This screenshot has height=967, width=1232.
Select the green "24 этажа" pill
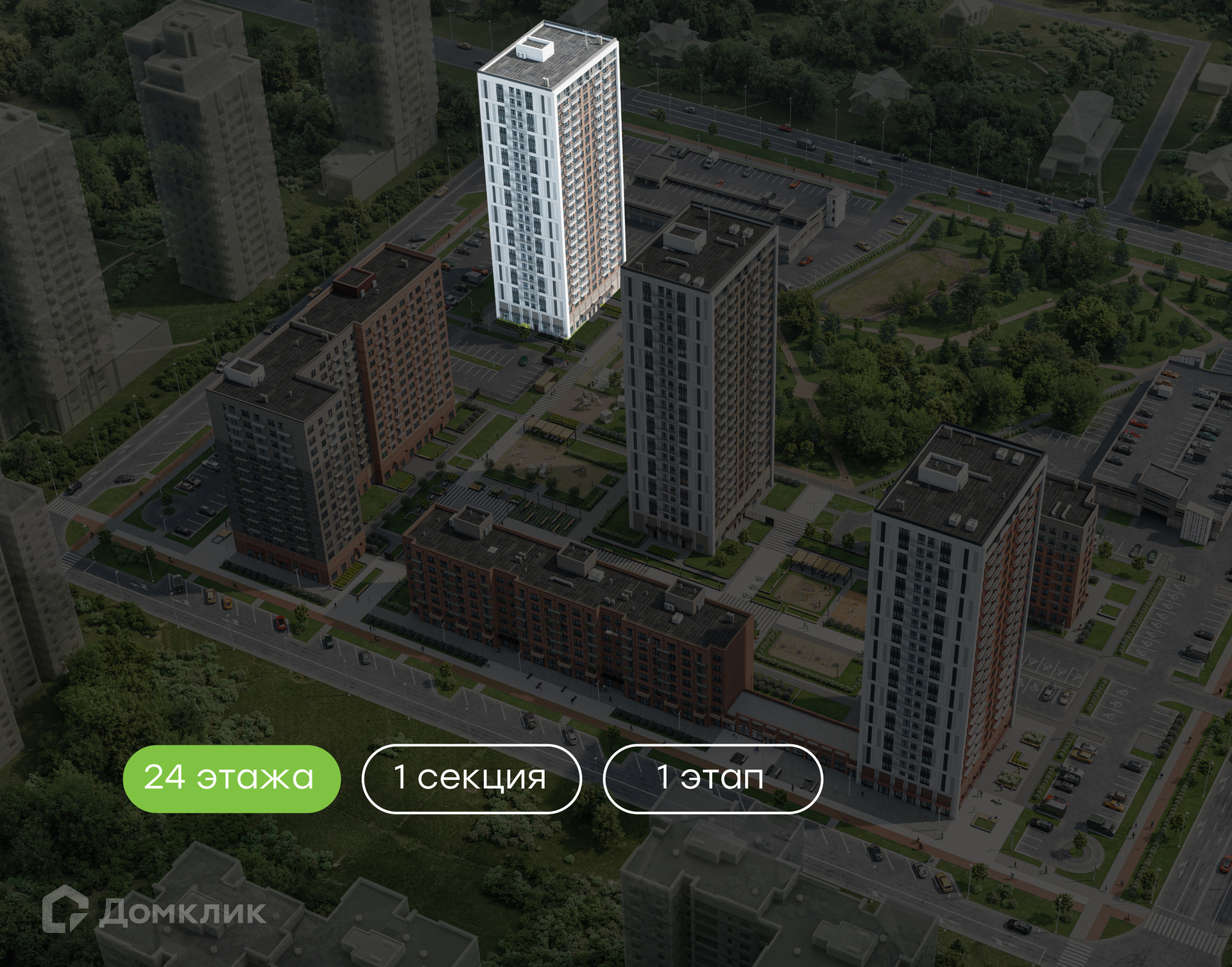[x=231, y=778]
